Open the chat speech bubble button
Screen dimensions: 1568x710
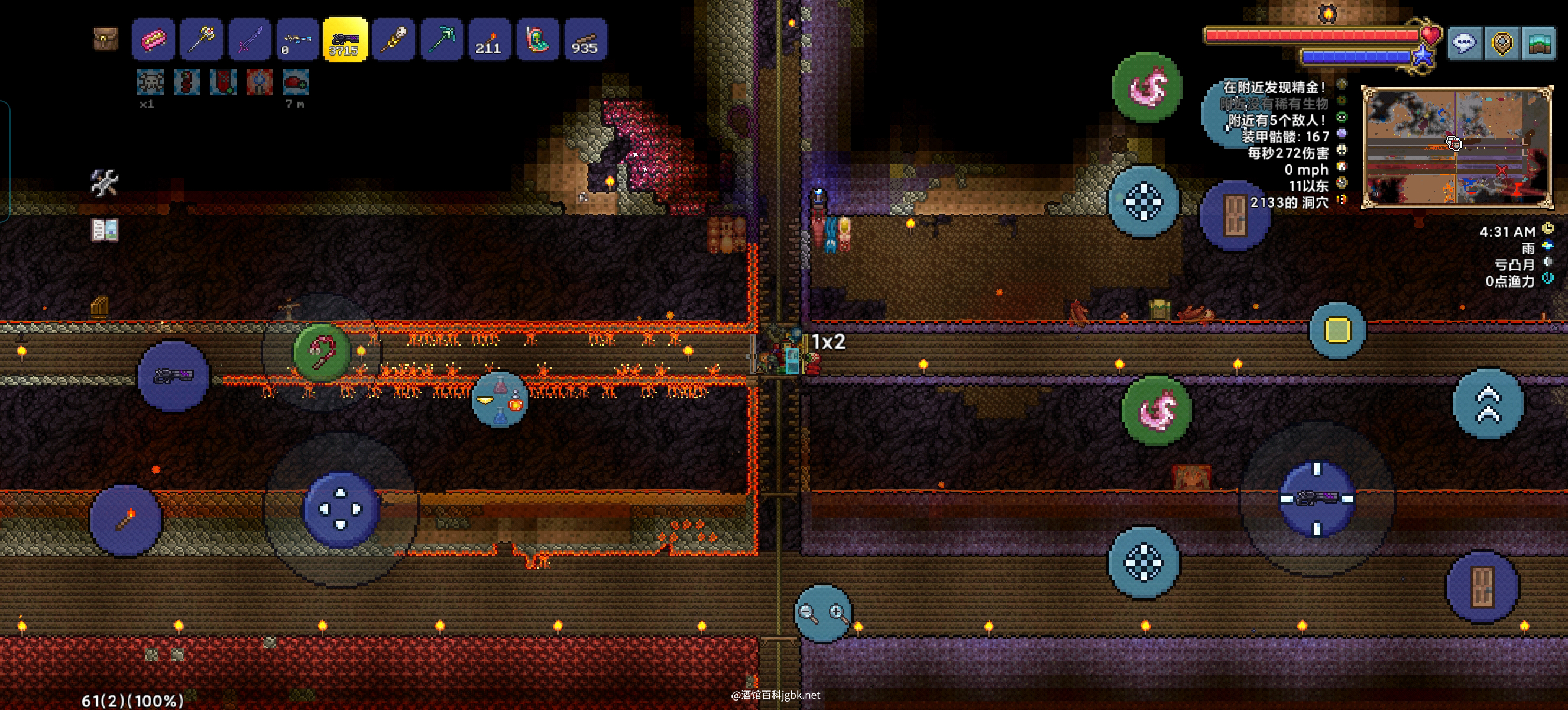[x=1464, y=43]
